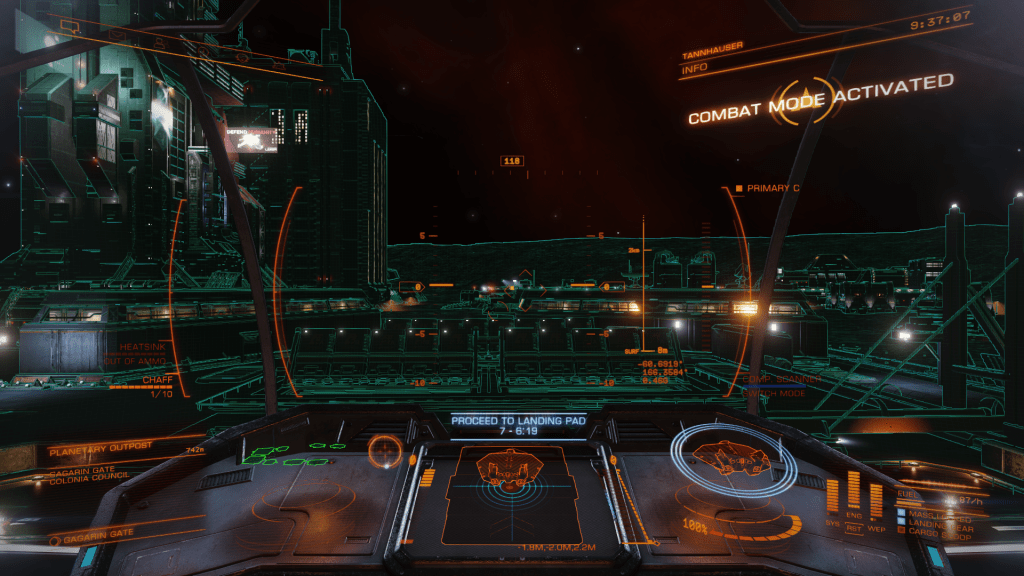Select the compass navigation ball
Image resolution: width=1024 pixels, height=576 pixels.
point(383,450)
